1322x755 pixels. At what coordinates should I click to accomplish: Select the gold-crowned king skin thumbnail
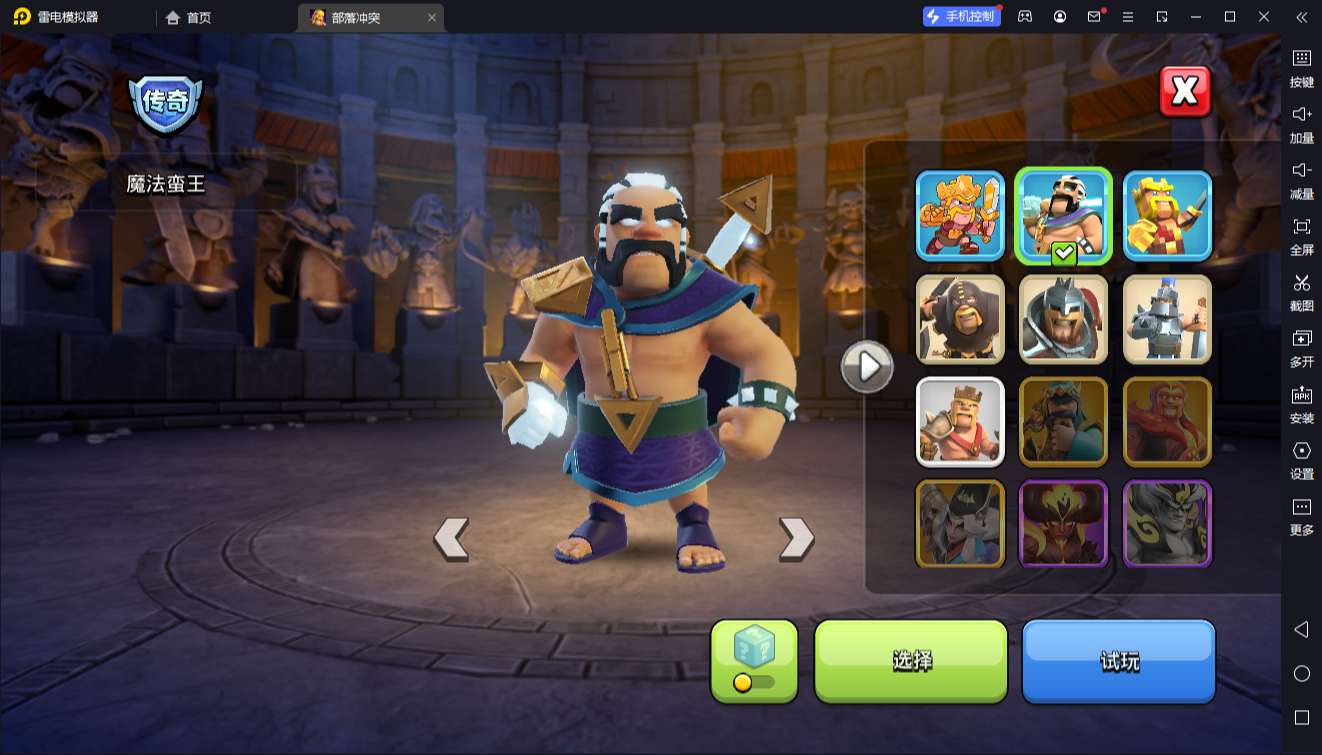[1167, 216]
